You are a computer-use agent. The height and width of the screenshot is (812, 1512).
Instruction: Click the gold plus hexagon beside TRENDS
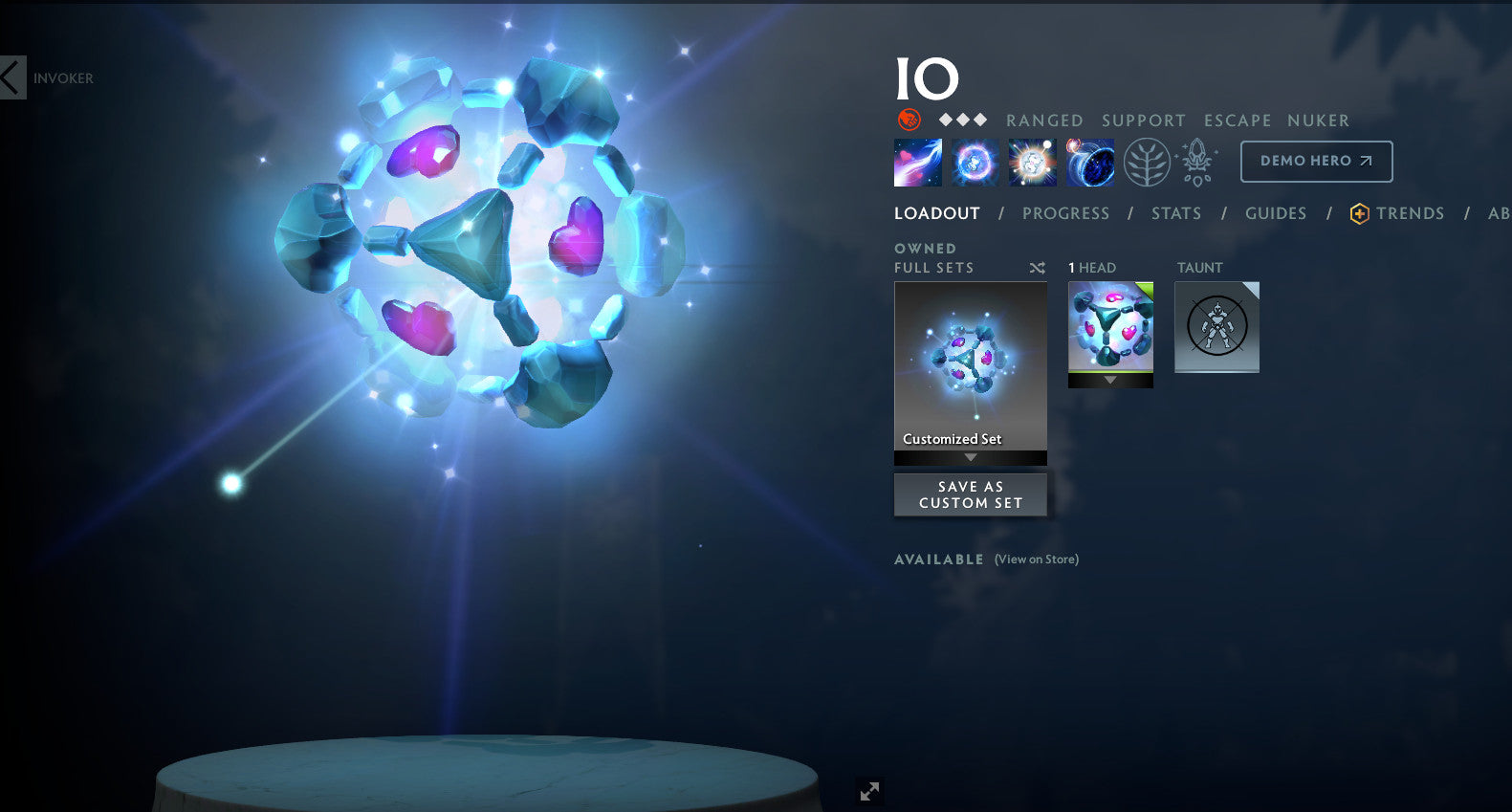pos(1358,213)
